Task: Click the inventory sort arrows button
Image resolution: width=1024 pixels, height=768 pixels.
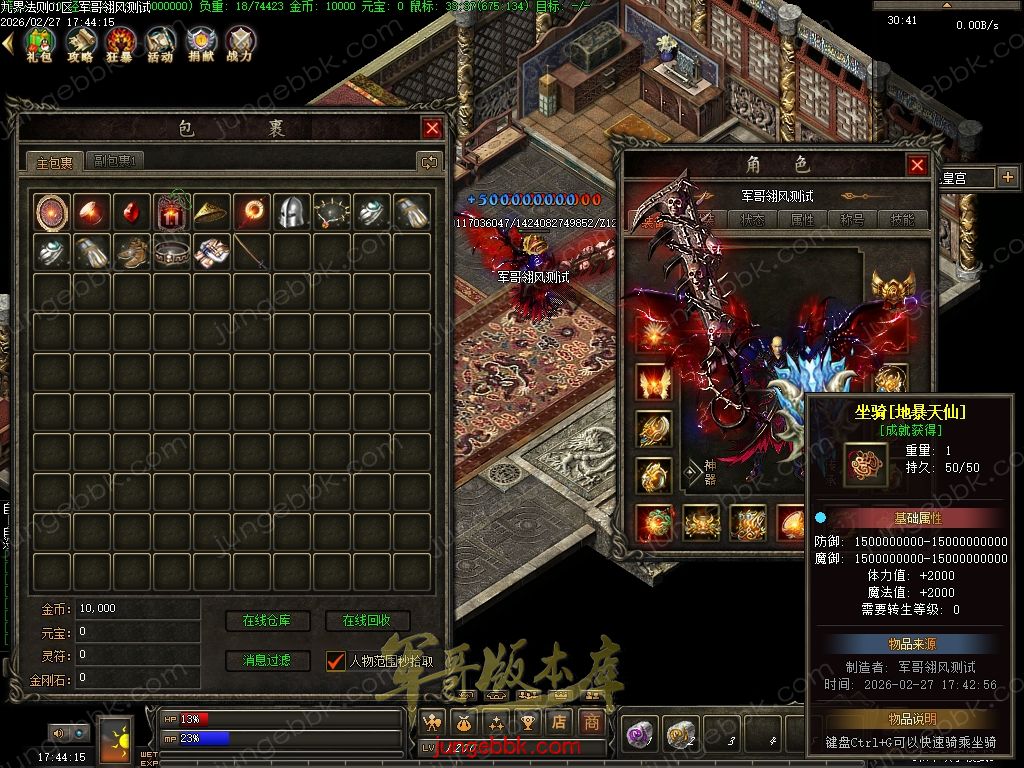Action: click(x=429, y=161)
